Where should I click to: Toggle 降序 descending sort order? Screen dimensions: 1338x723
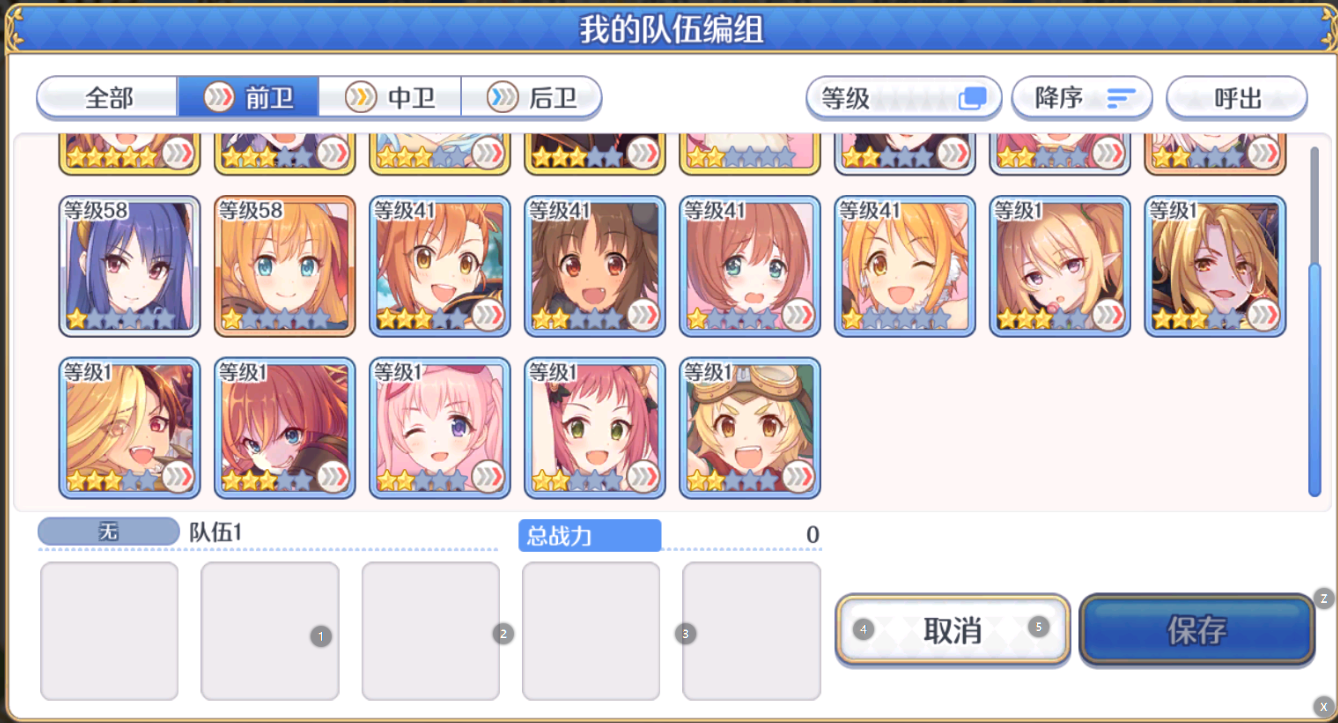pyautogui.click(x=1081, y=98)
